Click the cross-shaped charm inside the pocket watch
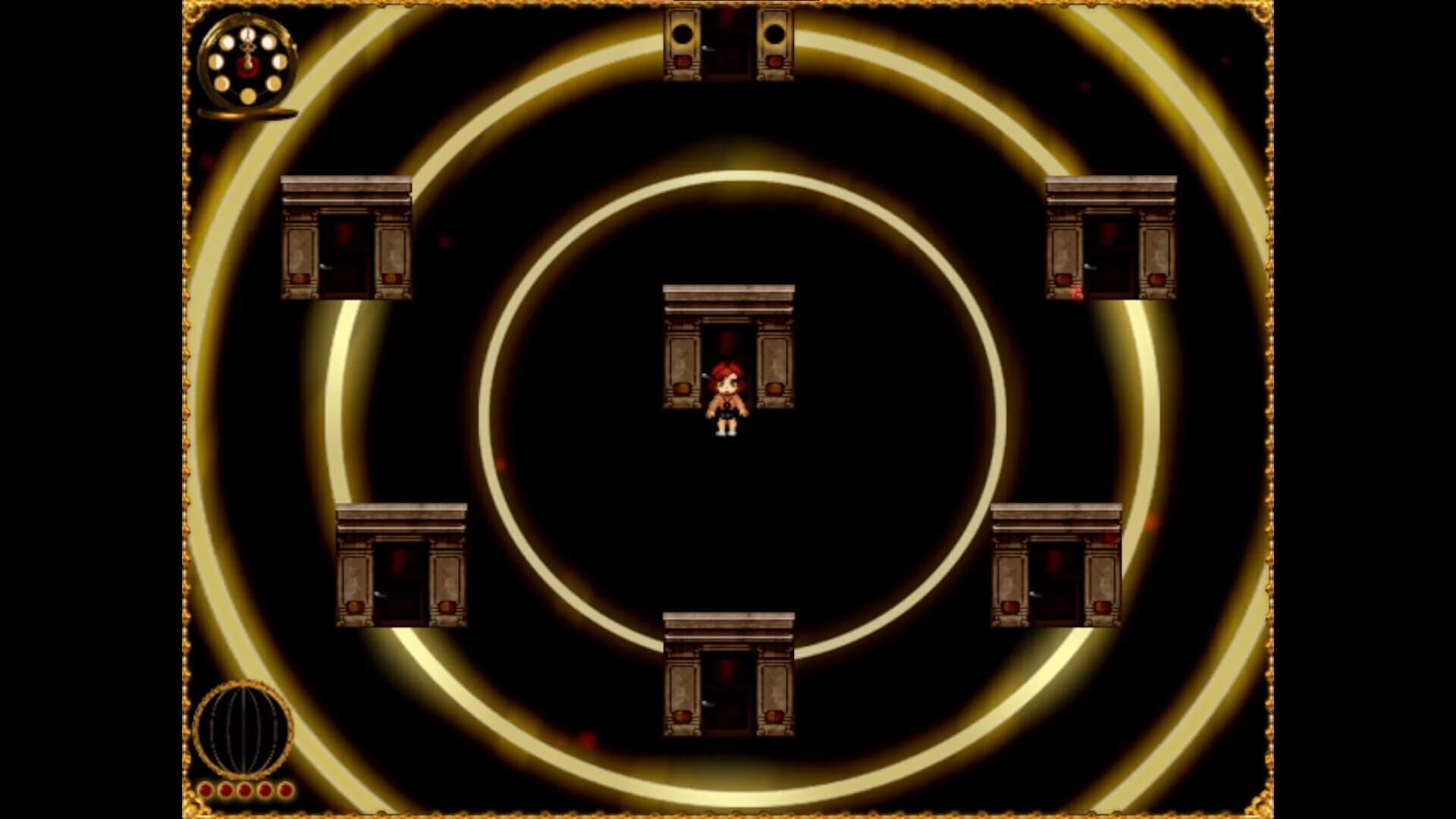 pos(248,48)
